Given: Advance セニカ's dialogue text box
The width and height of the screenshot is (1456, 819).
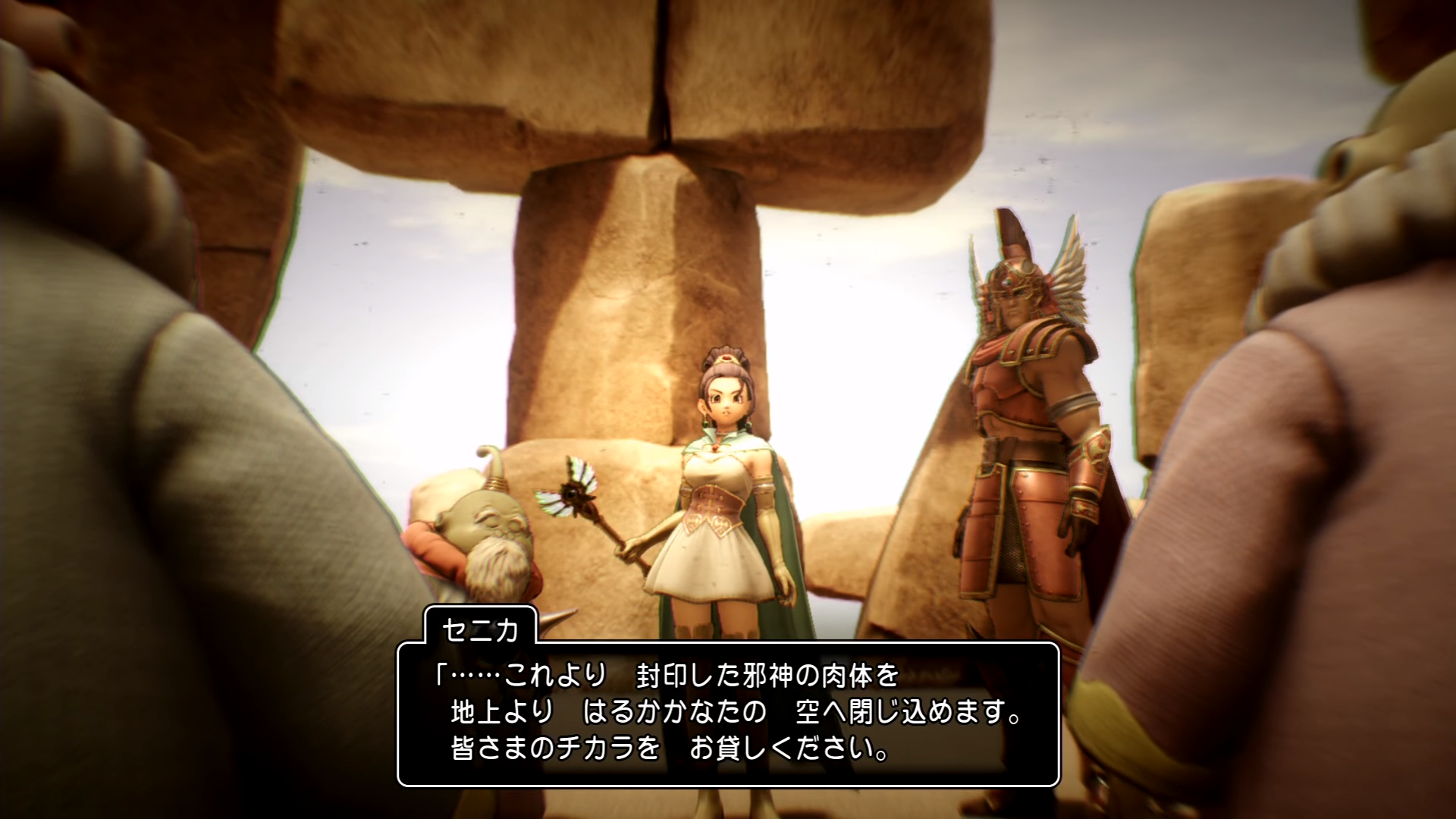Looking at the screenshot, I should coord(728,713).
